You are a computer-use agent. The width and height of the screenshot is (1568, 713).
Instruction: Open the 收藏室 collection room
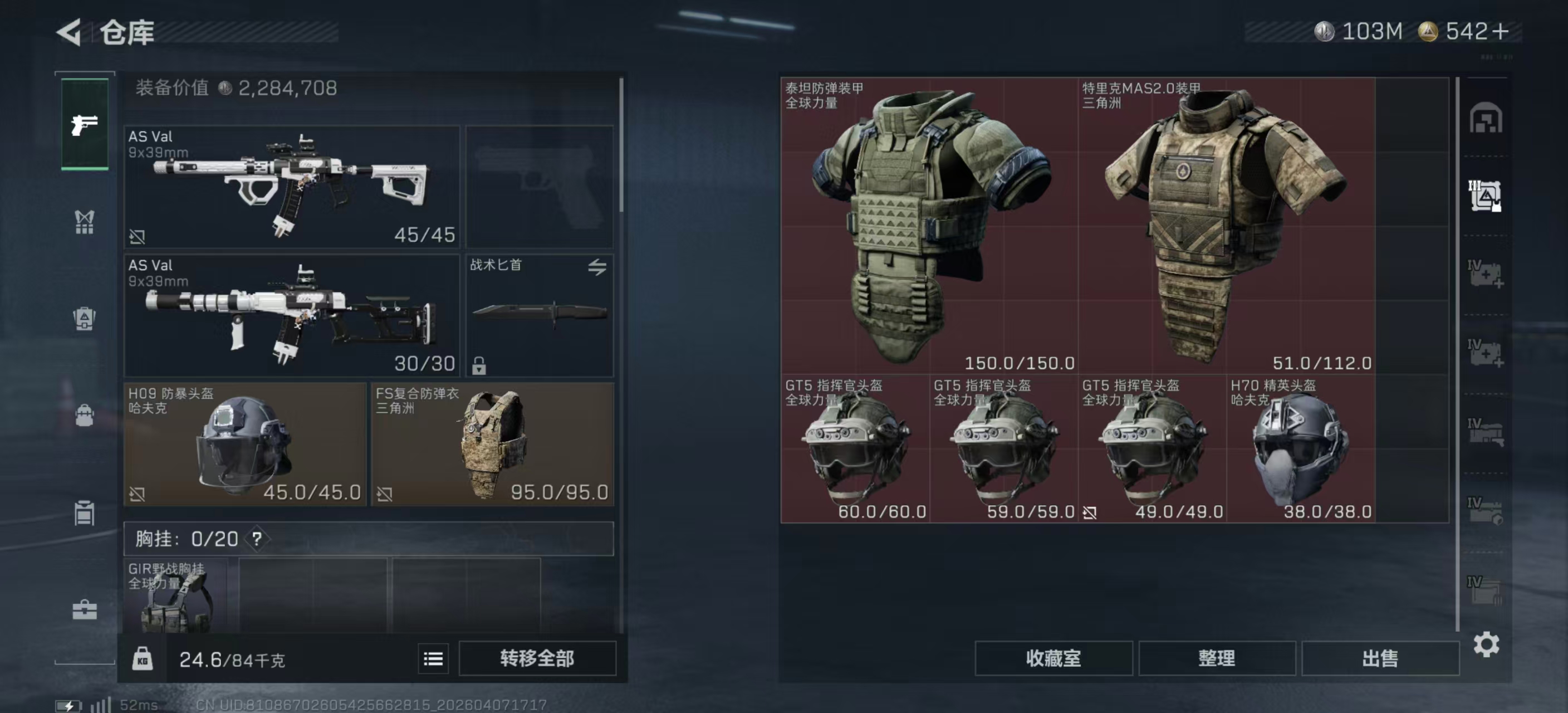[x=1053, y=658]
